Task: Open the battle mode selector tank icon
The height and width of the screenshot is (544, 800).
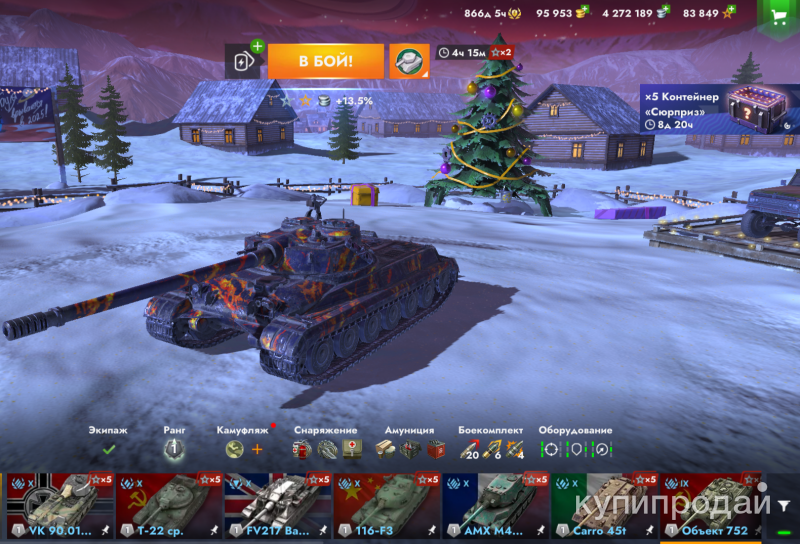Action: point(408,61)
